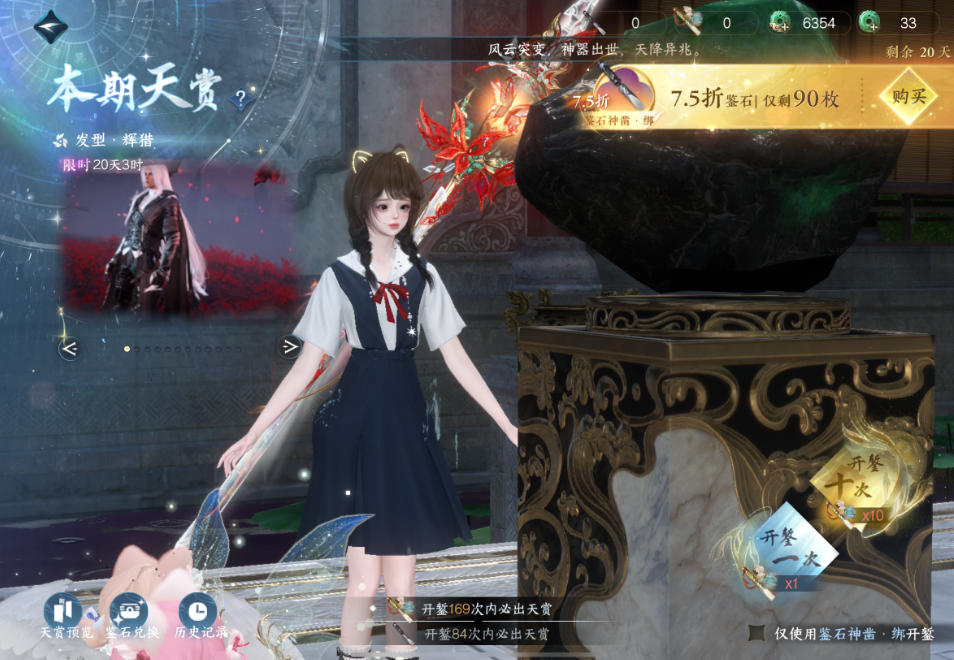
Task: Go back using the top-left diamond icon
Action: pos(49,27)
